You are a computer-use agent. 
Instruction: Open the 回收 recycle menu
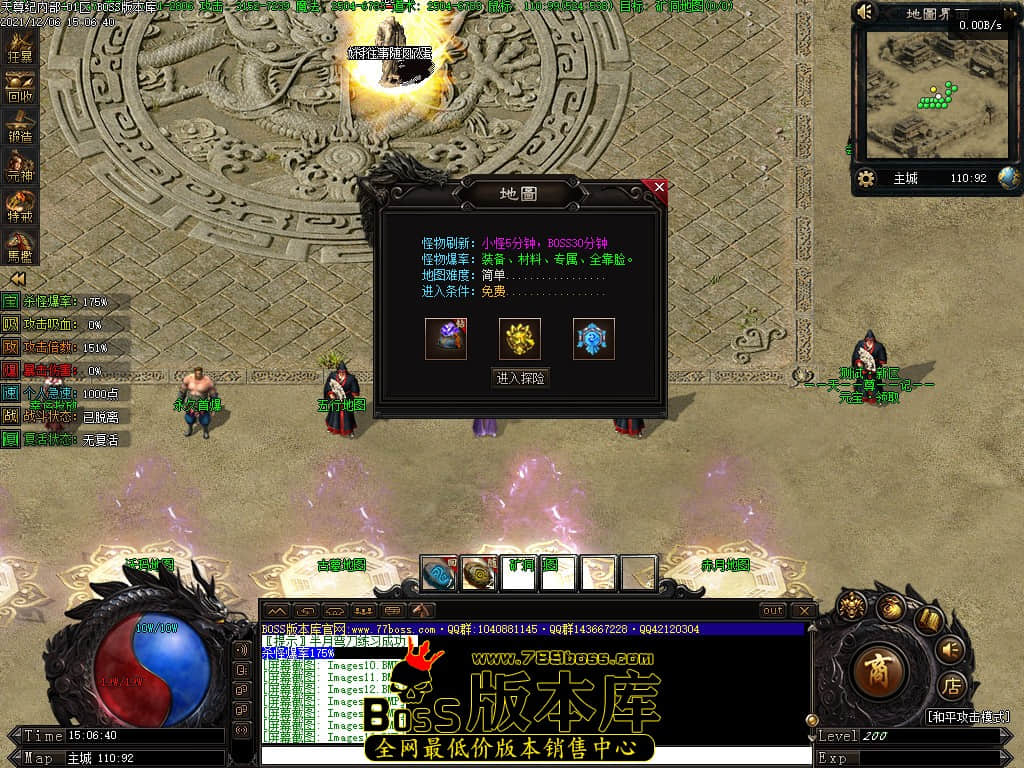tap(20, 87)
